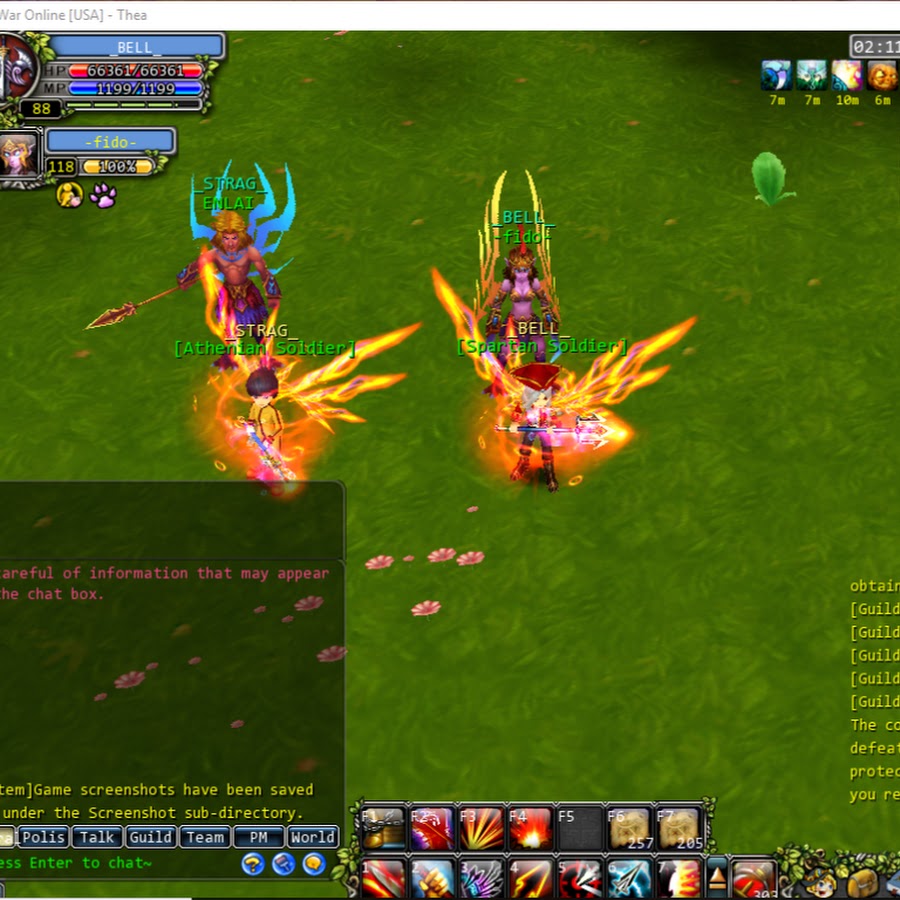Switch to the Polis chat channel
The image size is (900, 900).
click(44, 837)
